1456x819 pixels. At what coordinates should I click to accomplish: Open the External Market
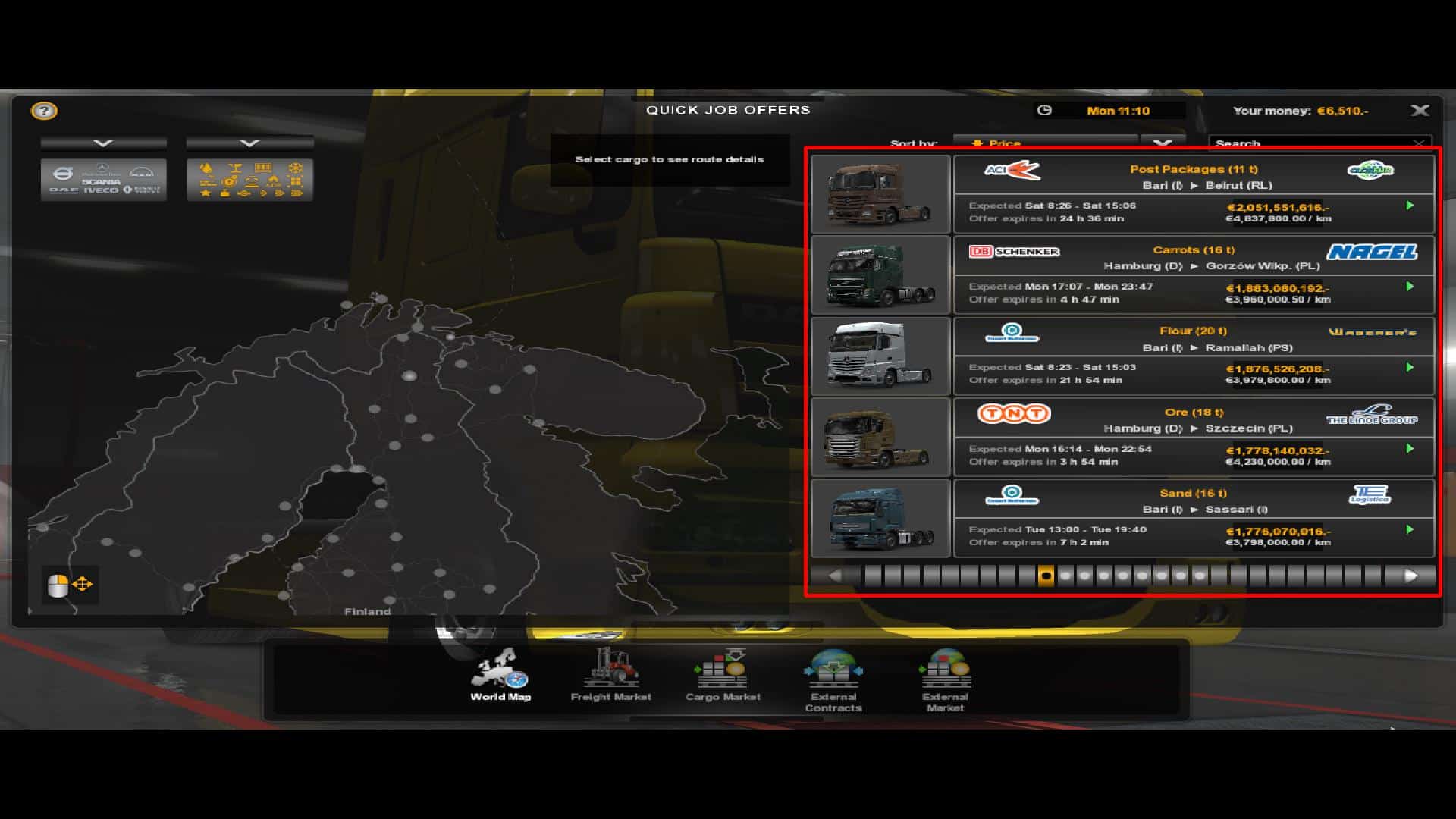click(944, 679)
